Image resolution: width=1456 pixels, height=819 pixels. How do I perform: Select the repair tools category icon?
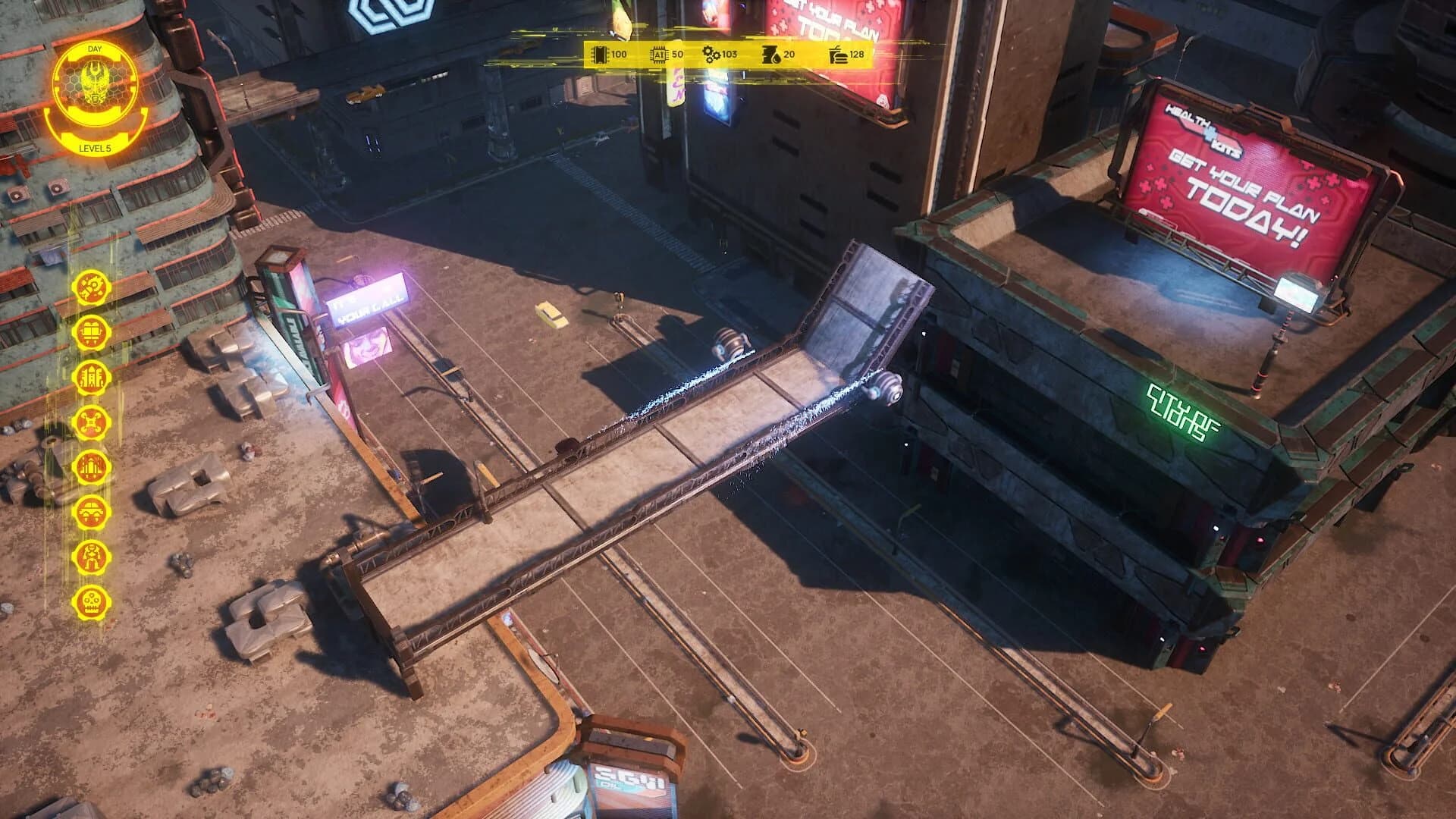pyautogui.click(x=91, y=288)
